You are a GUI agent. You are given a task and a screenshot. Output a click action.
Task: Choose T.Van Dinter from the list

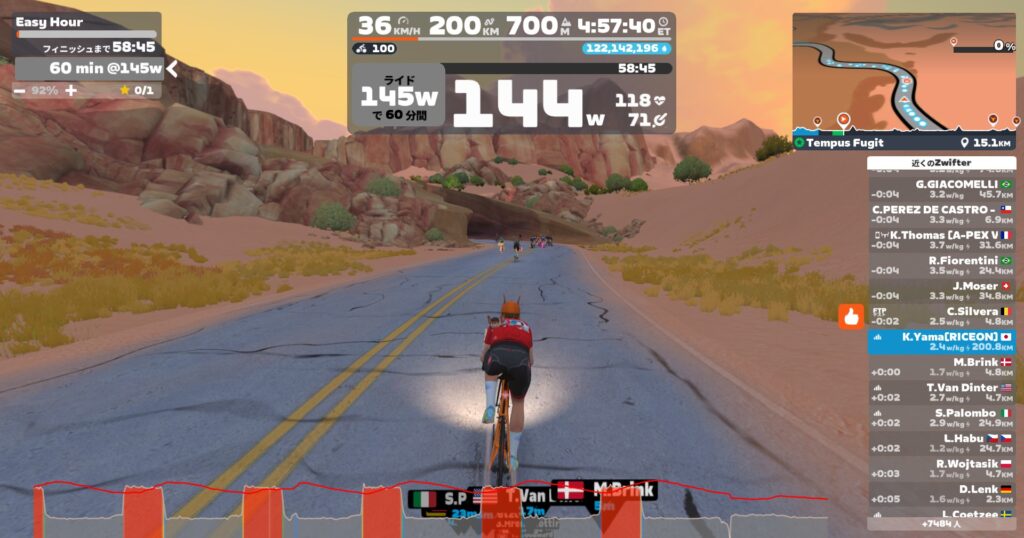(940, 392)
